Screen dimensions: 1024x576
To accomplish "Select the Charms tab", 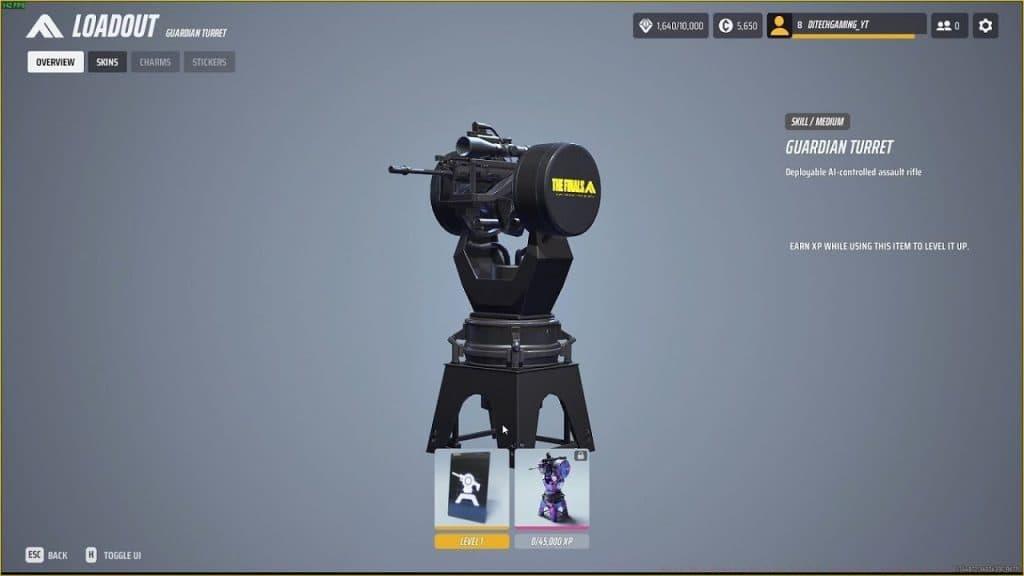I will point(155,62).
